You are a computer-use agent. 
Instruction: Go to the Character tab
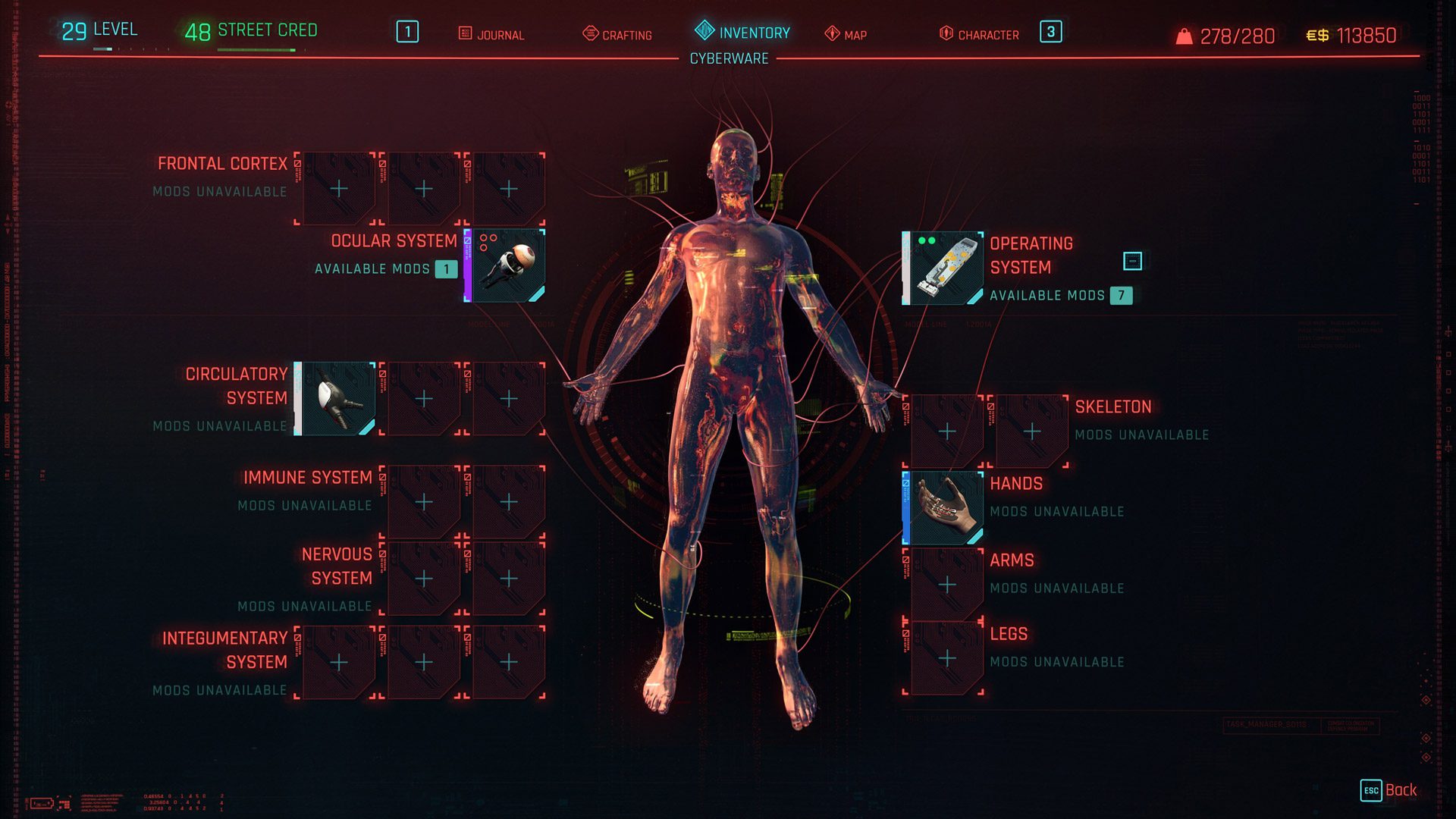coord(979,34)
